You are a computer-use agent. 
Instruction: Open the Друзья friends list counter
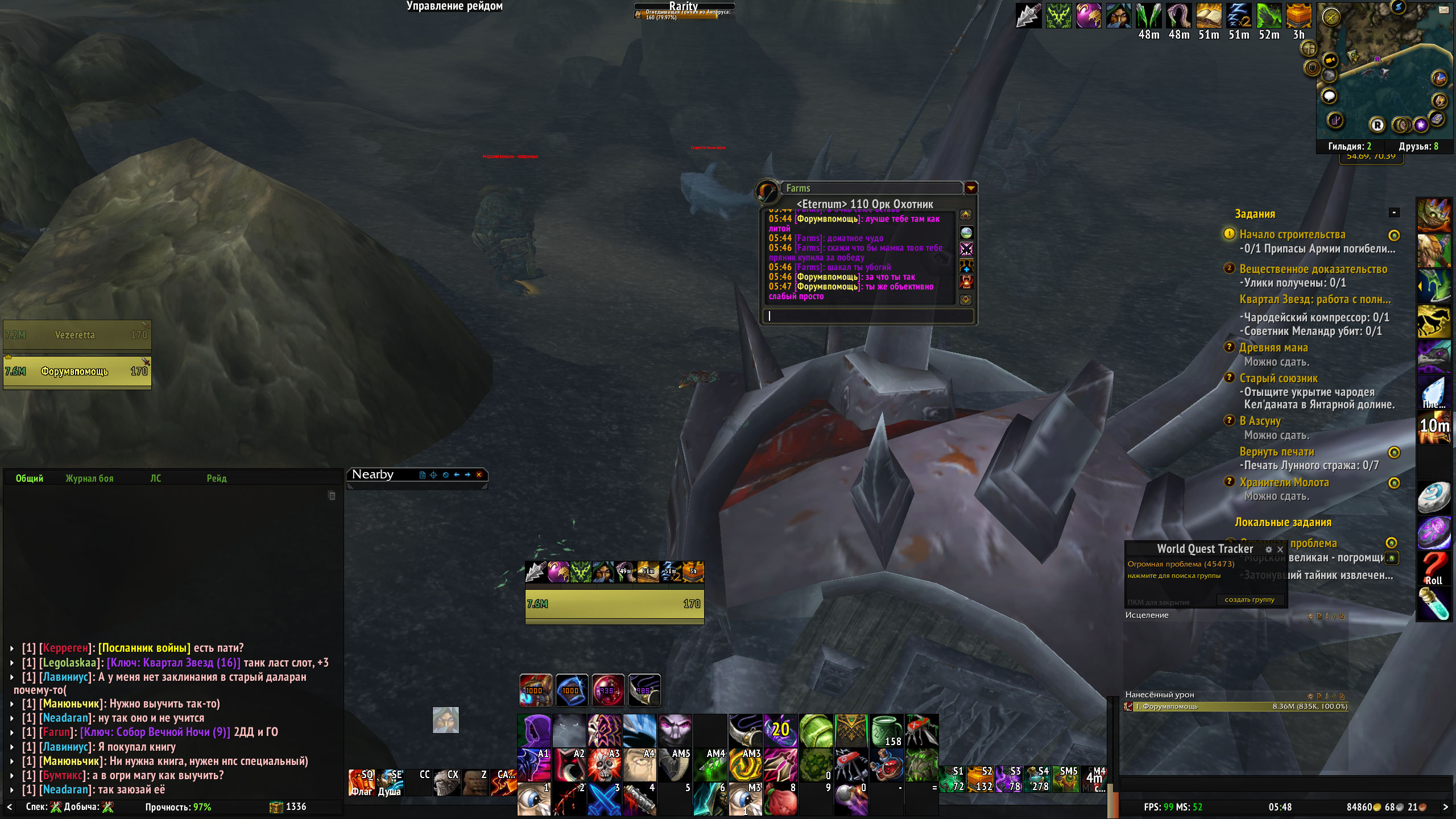click(1418, 146)
